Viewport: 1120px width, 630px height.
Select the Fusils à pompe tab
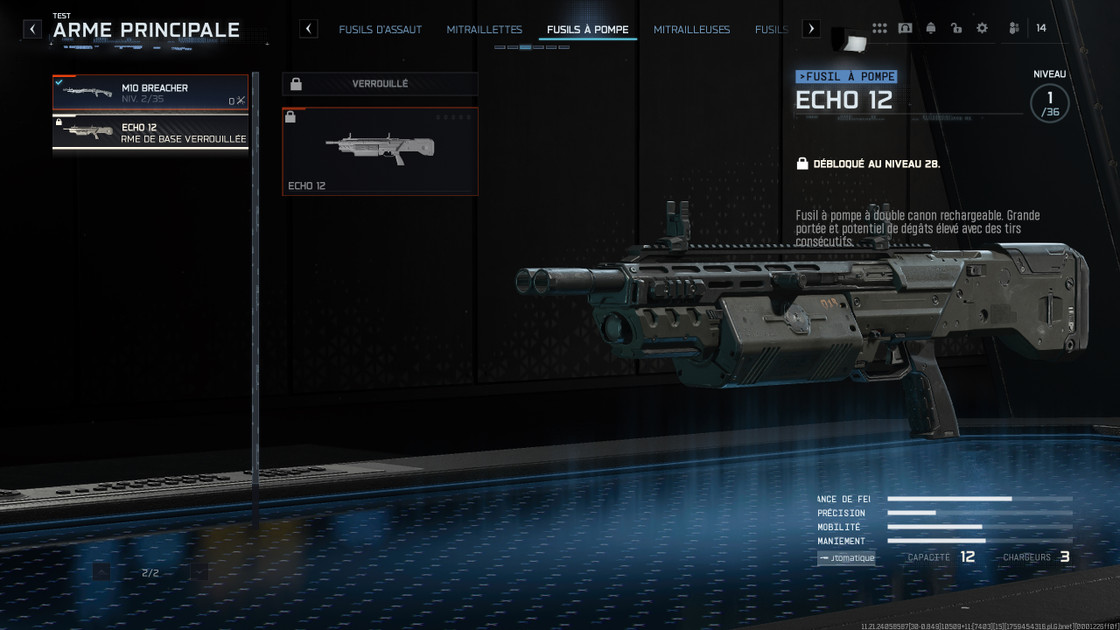[588, 30]
